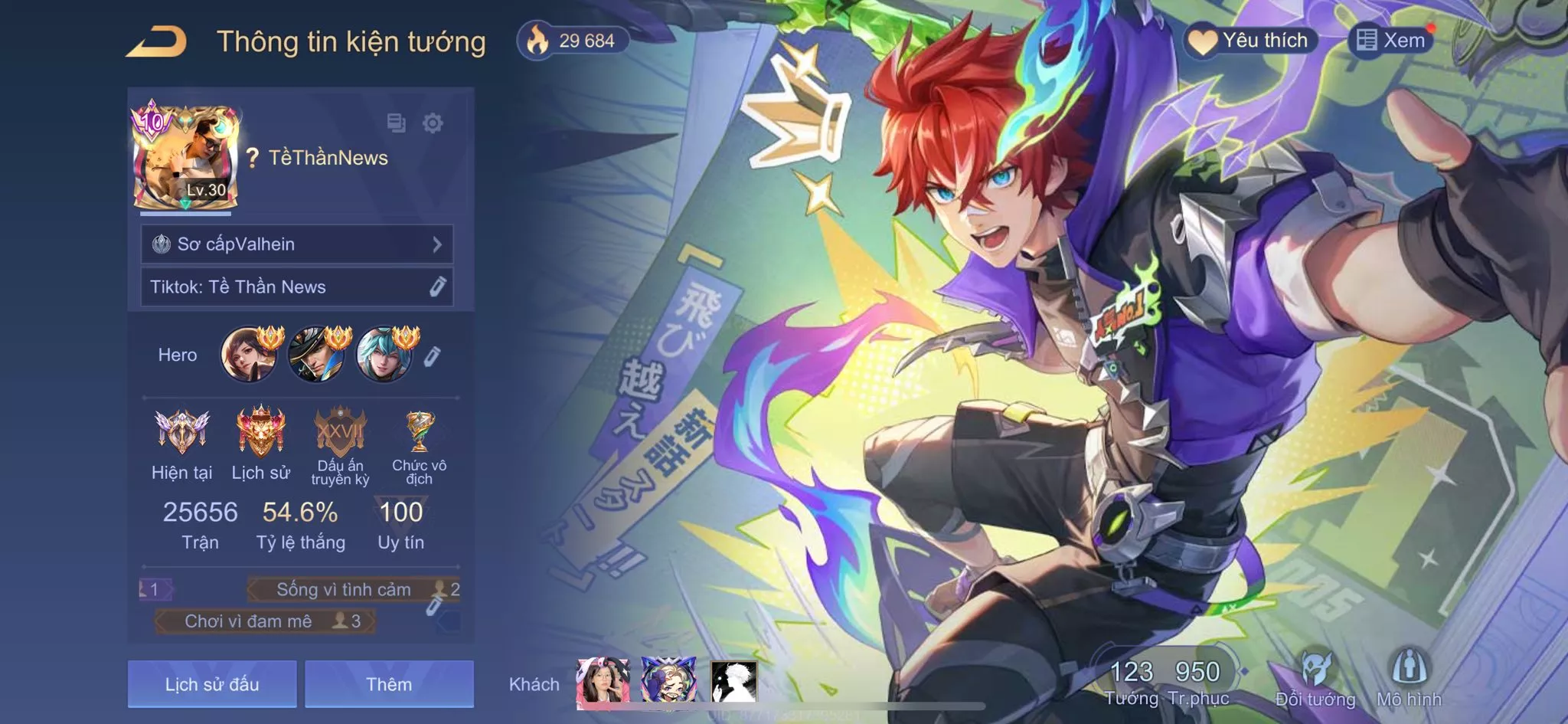The image size is (1568, 724).
Task: Click the Tướng heroes count 123
Action: click(x=1131, y=680)
